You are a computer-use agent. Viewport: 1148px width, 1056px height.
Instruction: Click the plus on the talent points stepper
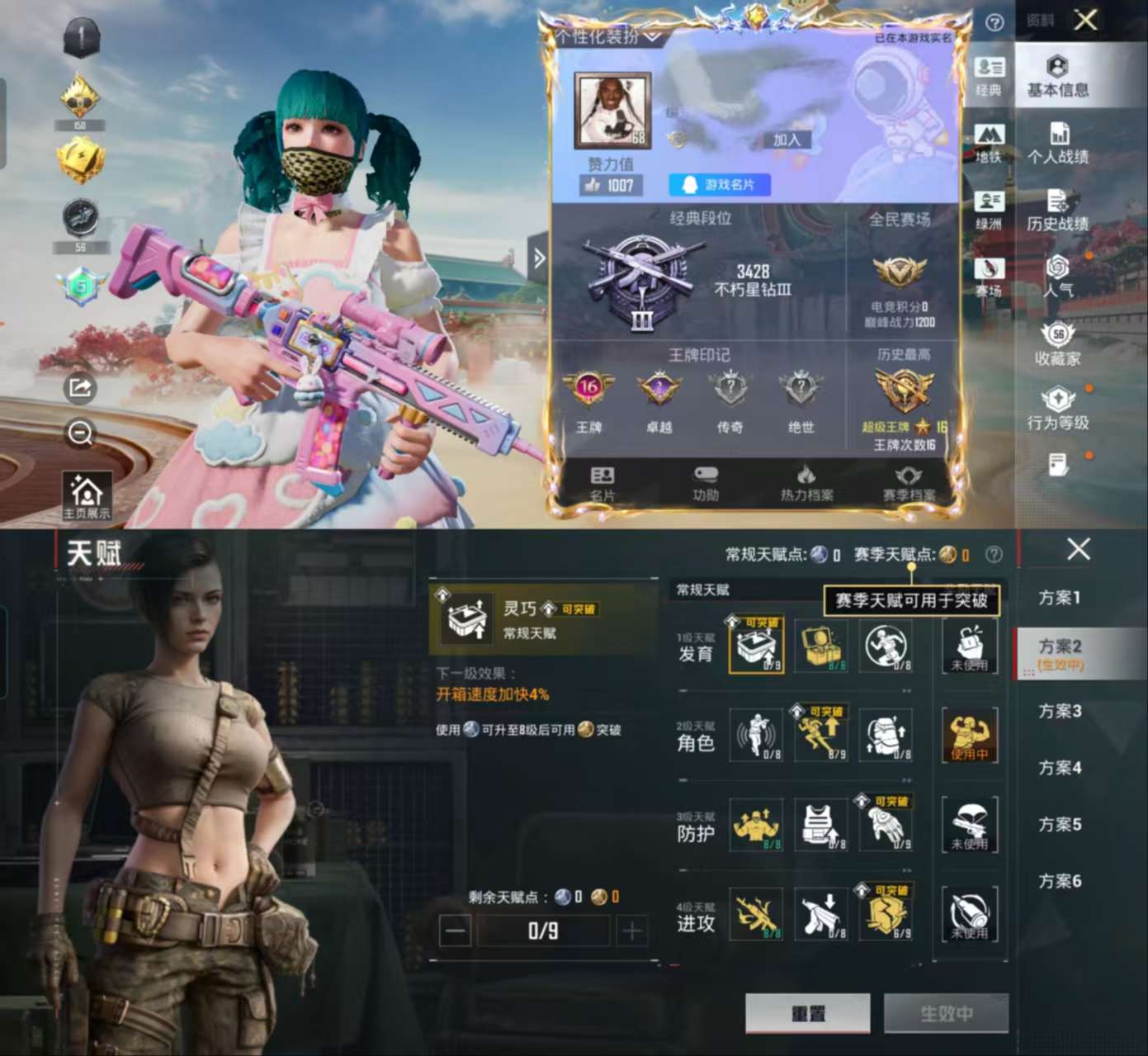631,931
